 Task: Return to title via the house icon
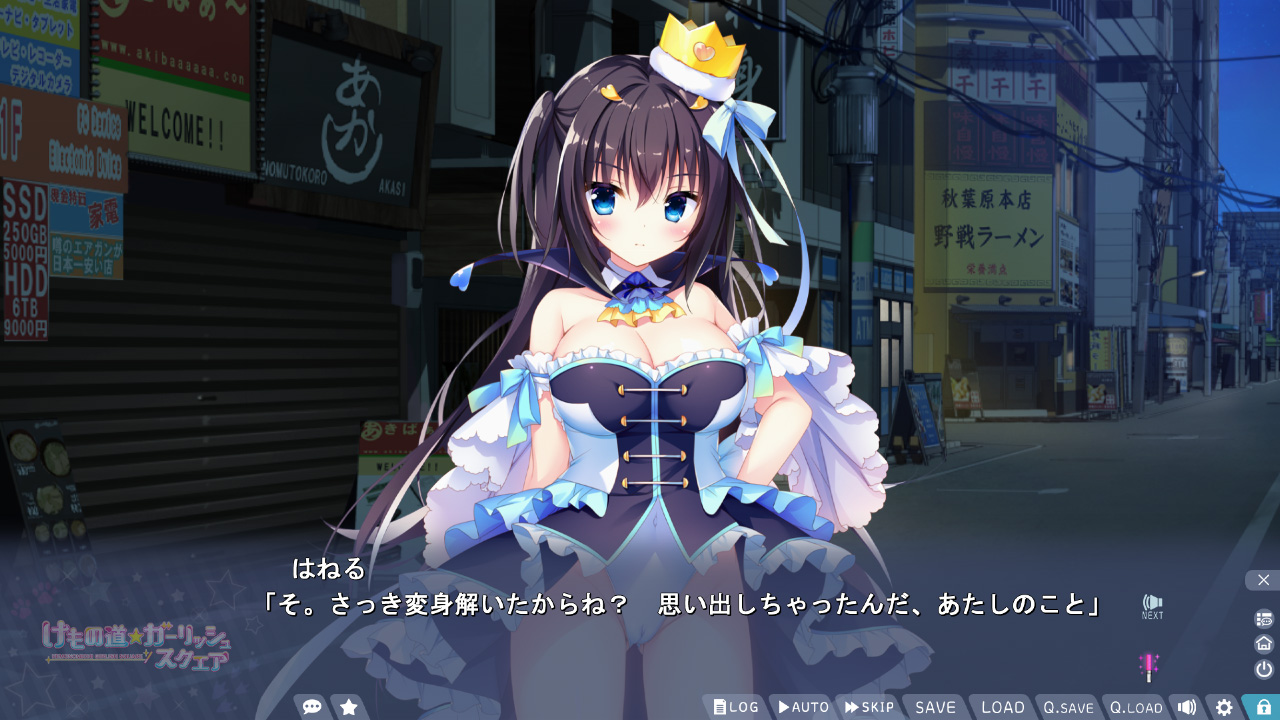point(1264,643)
